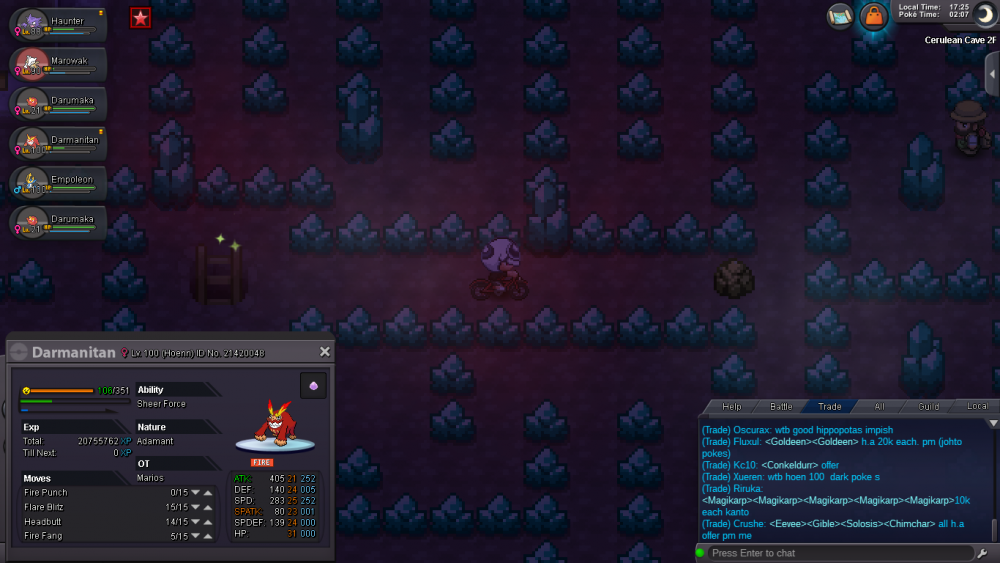
Task: Expand the side panel arrow under Cerulean Cave
Action: [x=991, y=74]
